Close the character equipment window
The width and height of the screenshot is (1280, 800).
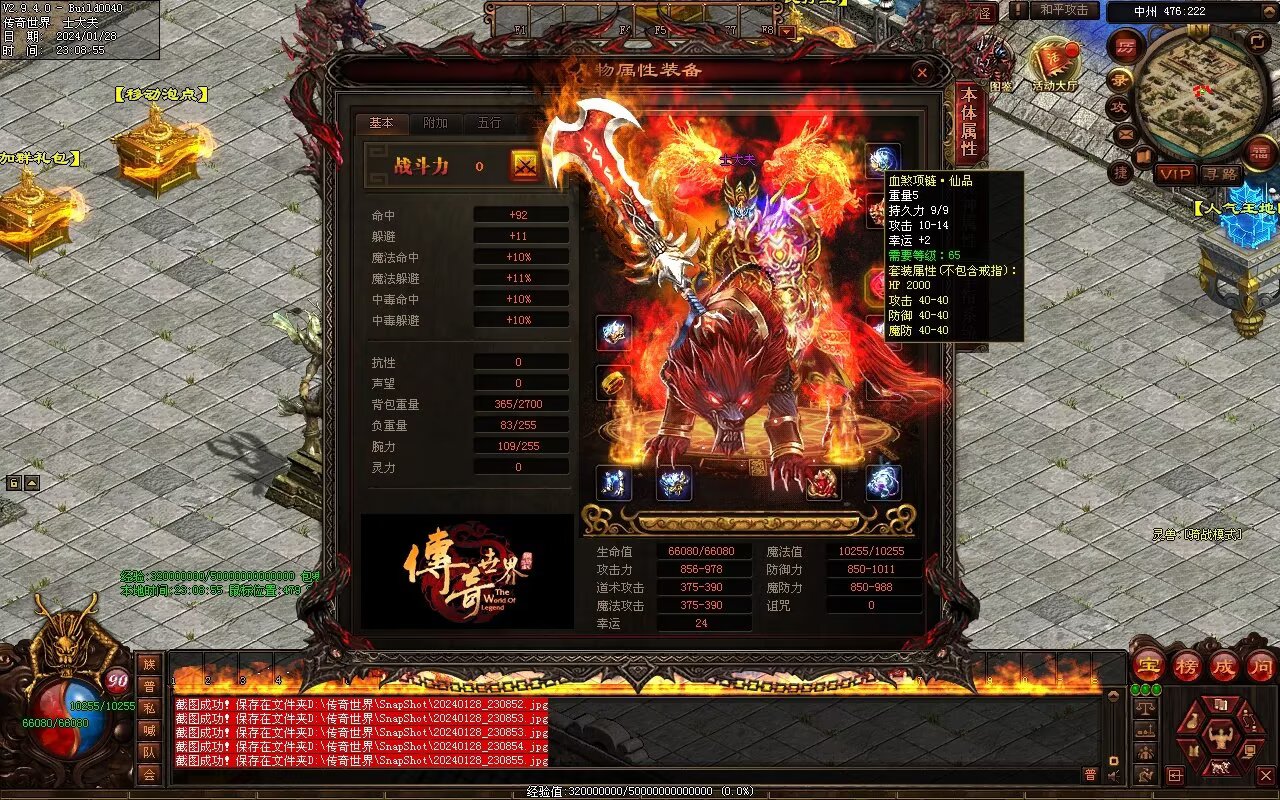click(x=922, y=72)
